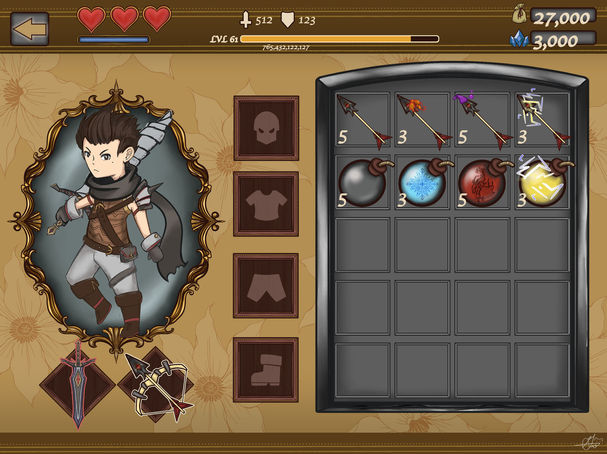Select the plain arrow inventory slot

tap(361, 121)
